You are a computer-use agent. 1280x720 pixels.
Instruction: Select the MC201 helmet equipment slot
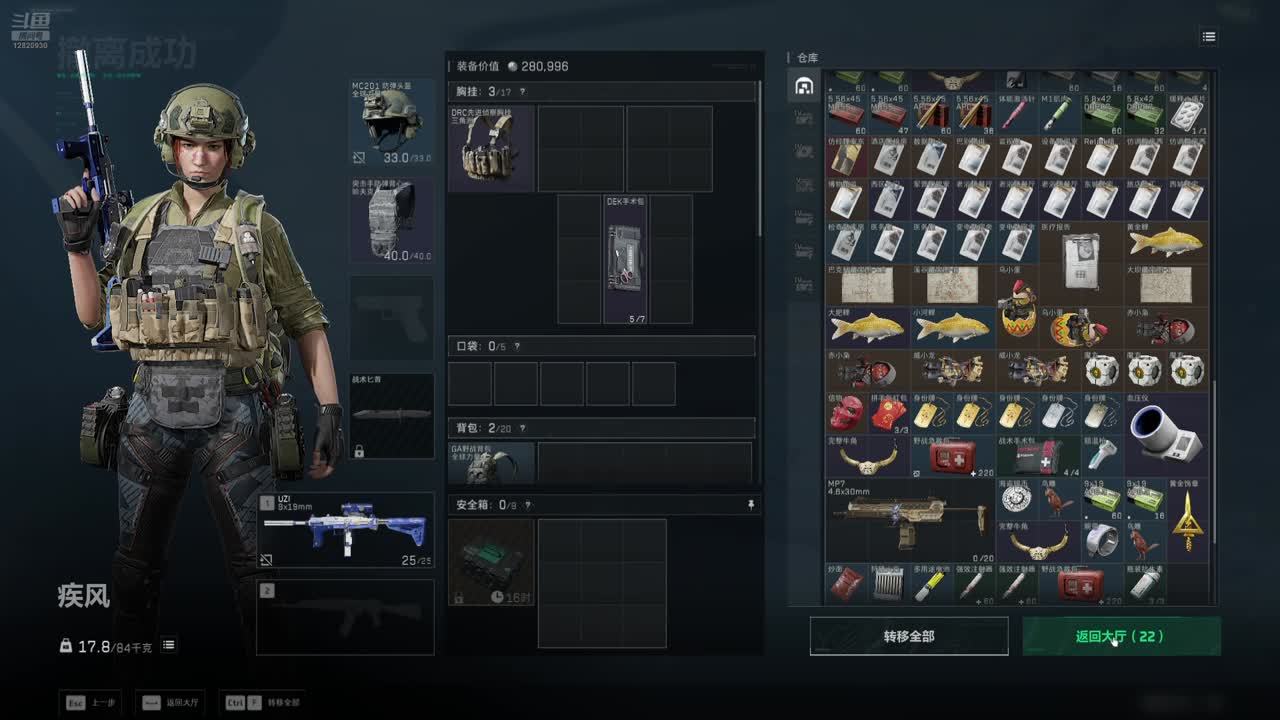click(392, 122)
